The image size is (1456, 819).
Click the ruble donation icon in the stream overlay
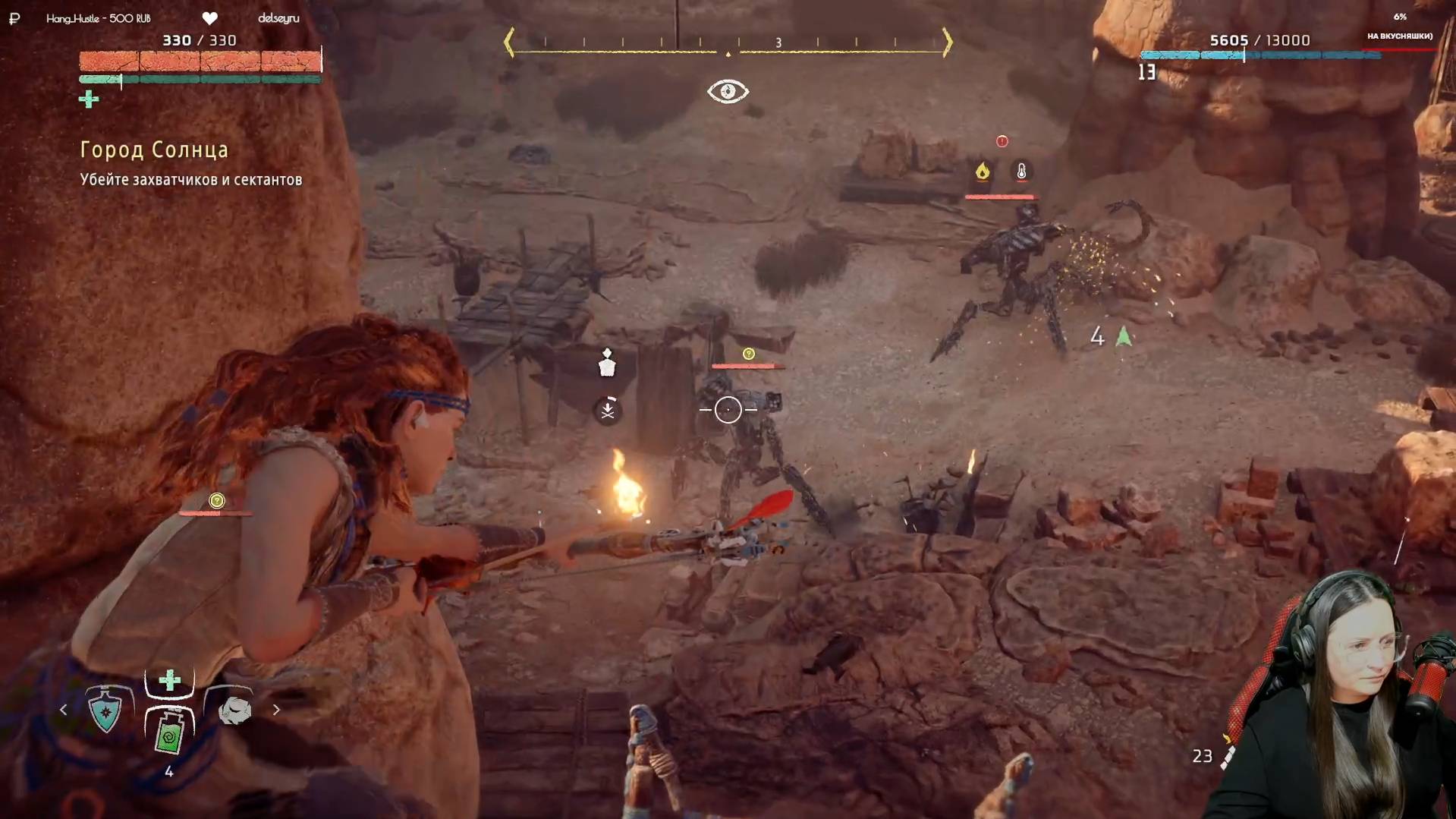(x=14, y=18)
